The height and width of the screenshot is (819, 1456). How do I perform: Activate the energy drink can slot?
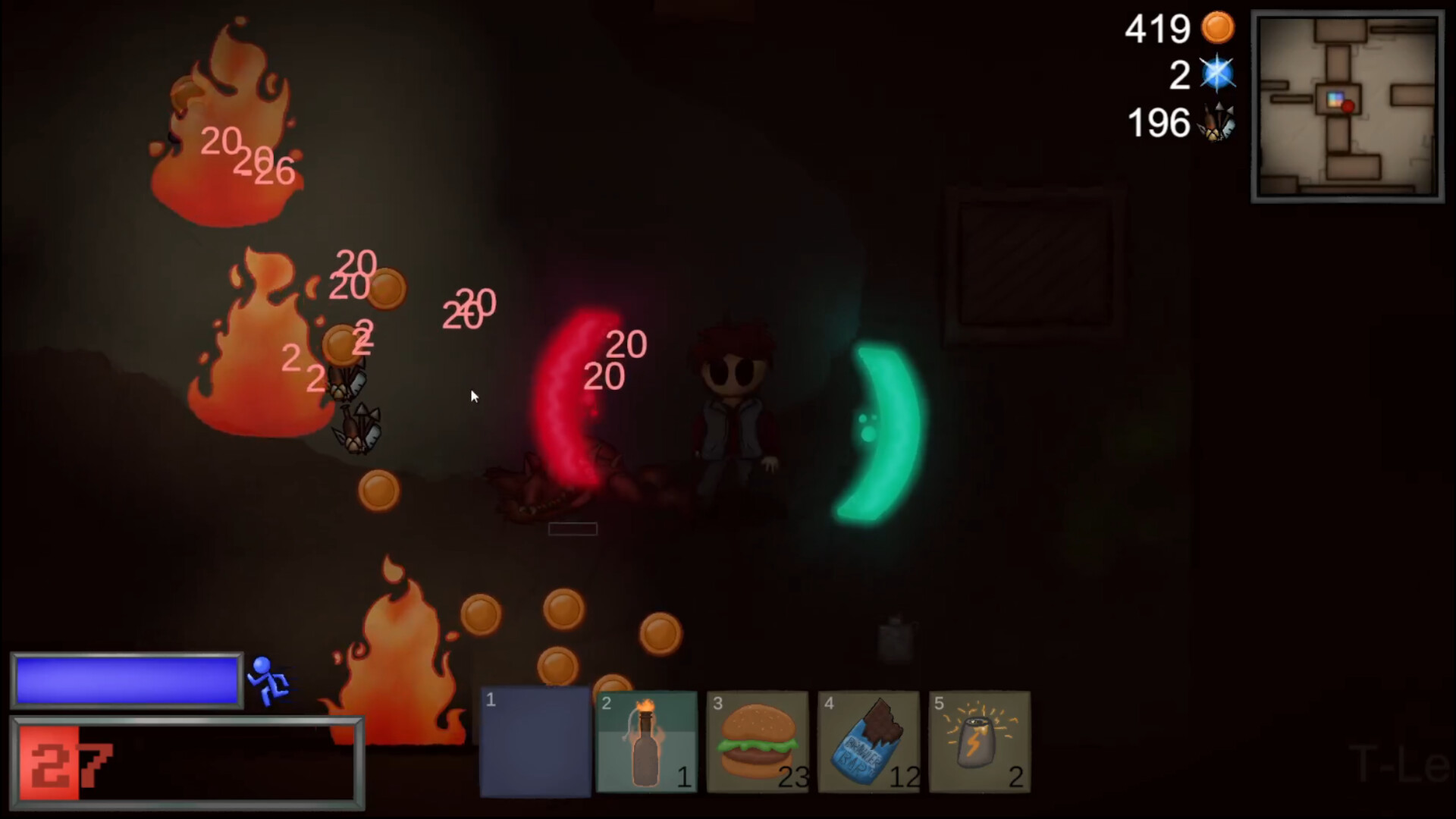[x=979, y=742]
